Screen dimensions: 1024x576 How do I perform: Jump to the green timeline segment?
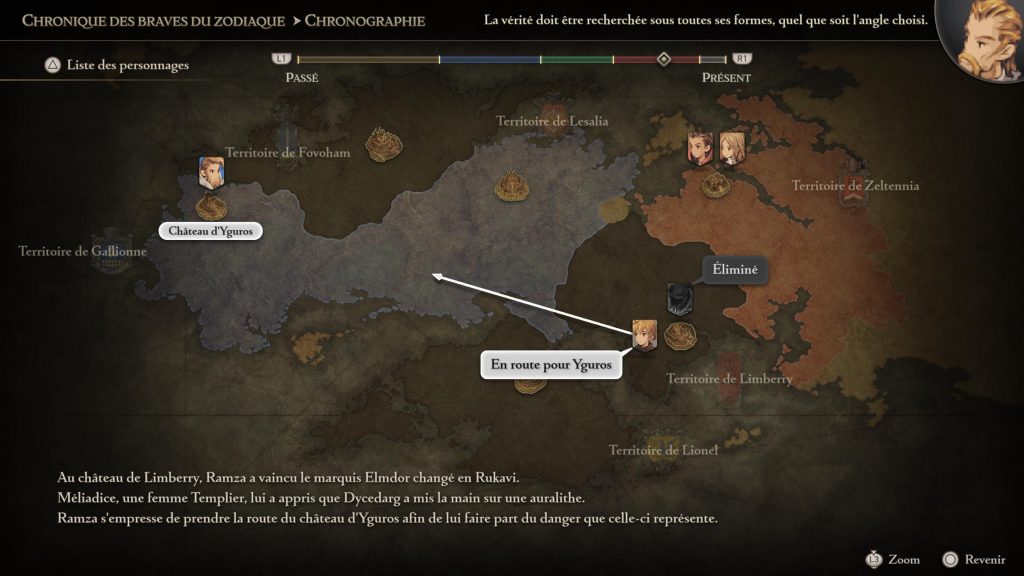click(x=577, y=60)
